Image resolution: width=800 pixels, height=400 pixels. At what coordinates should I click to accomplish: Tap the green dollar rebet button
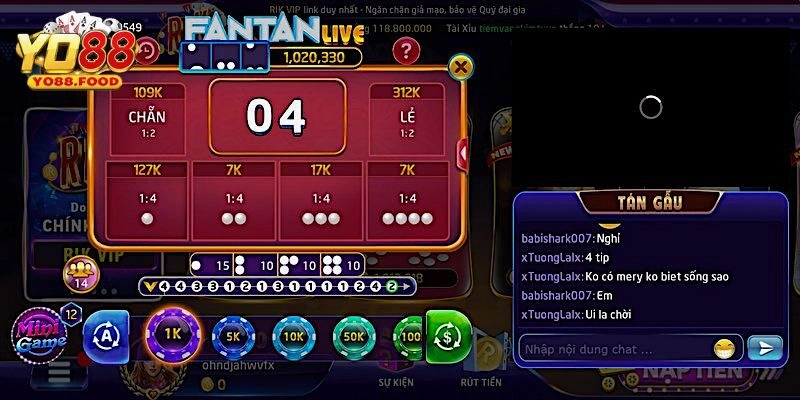click(448, 336)
